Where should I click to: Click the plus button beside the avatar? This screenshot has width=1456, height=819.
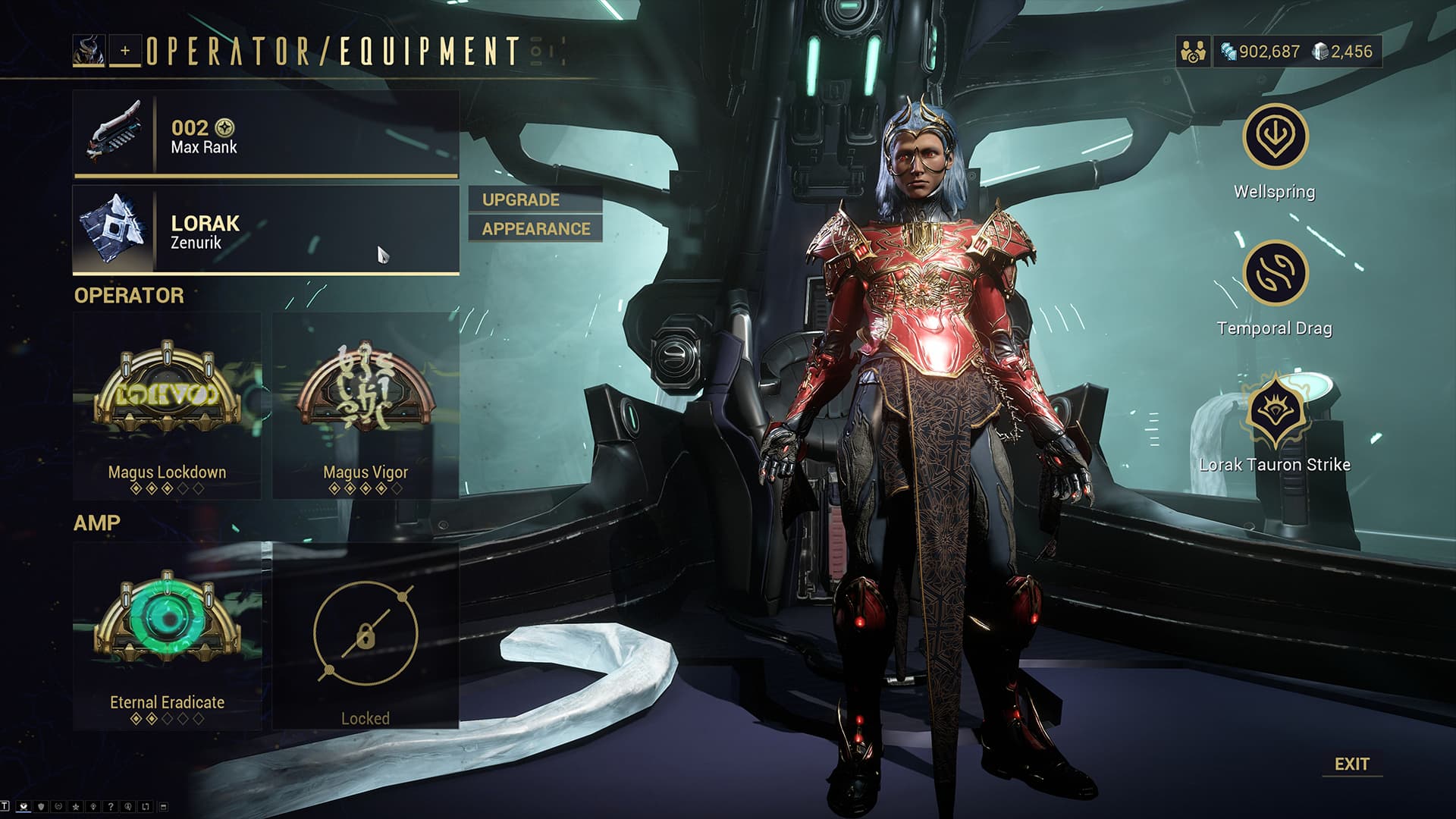point(125,51)
